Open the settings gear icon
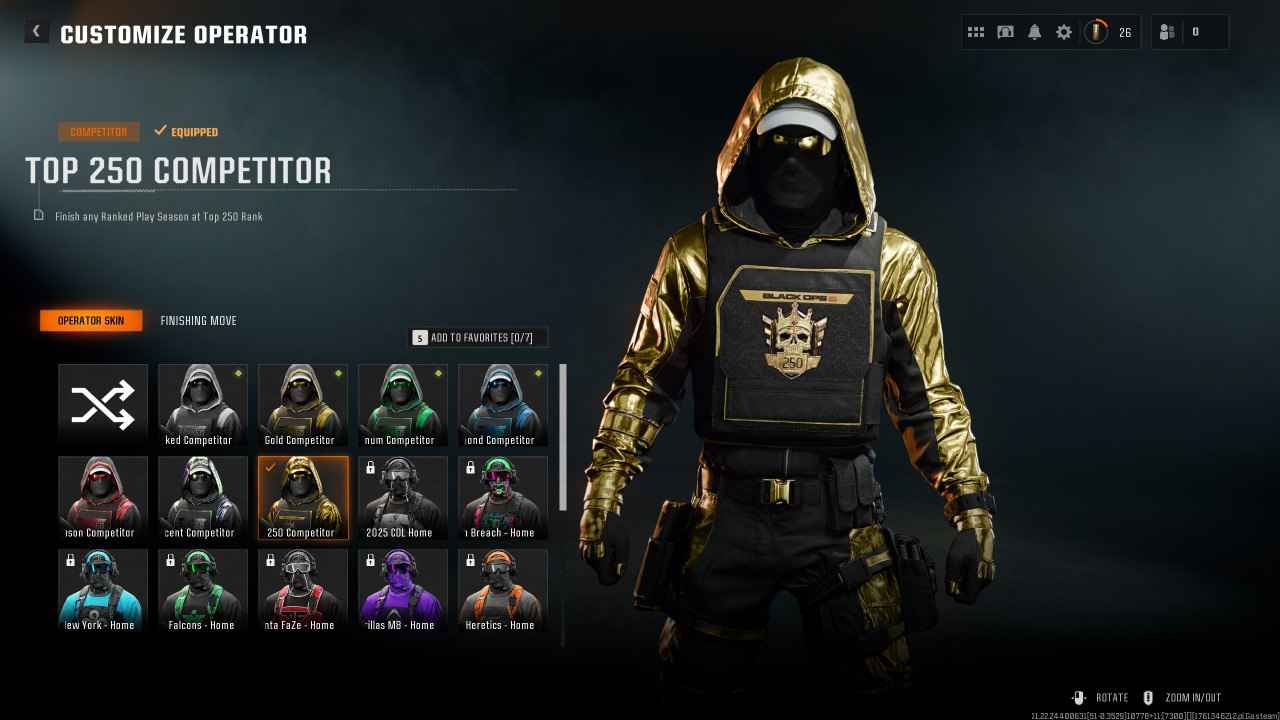1280x720 pixels. click(x=1064, y=31)
